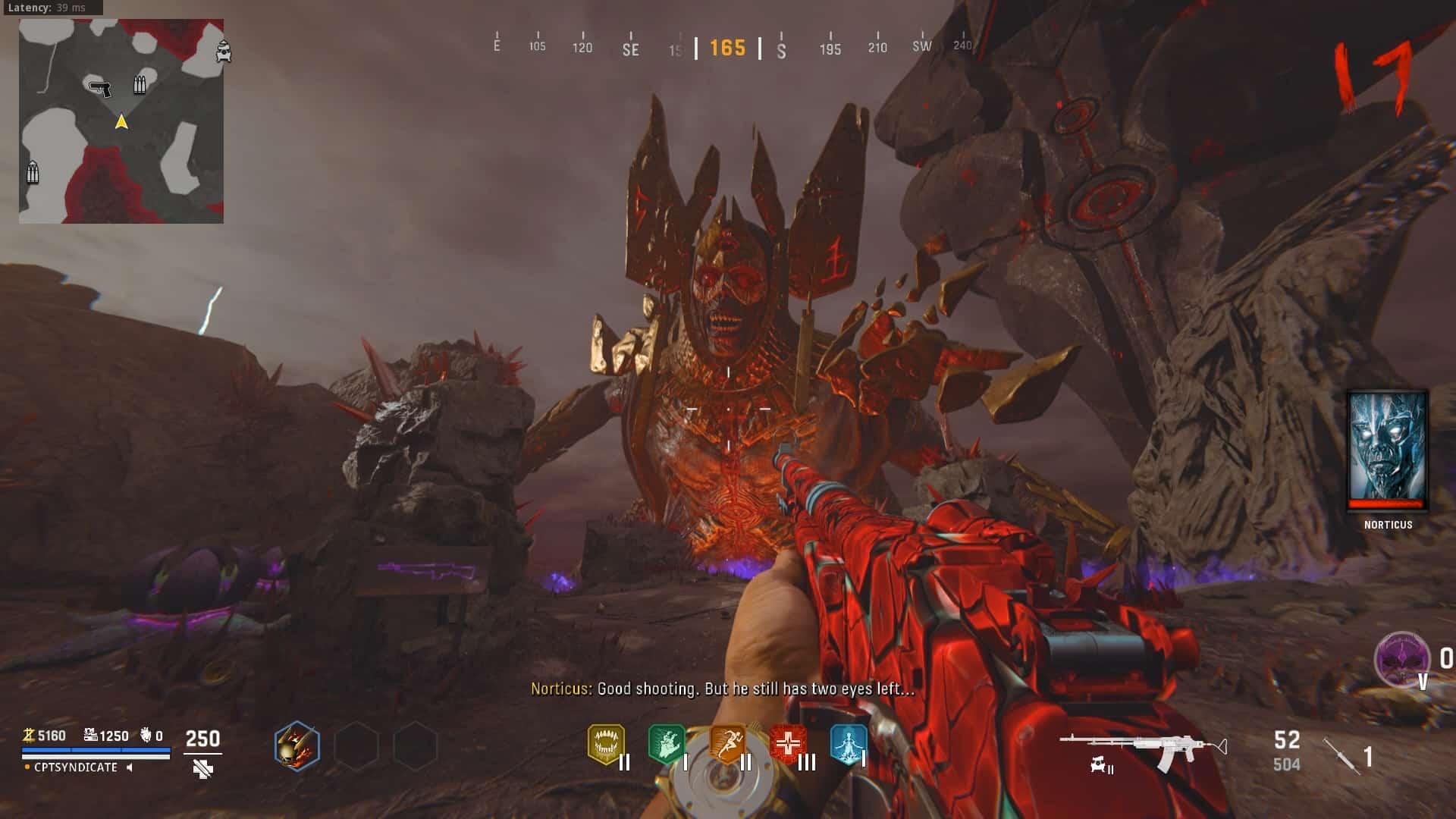Select the flaming skull covenant slot

tap(297, 745)
